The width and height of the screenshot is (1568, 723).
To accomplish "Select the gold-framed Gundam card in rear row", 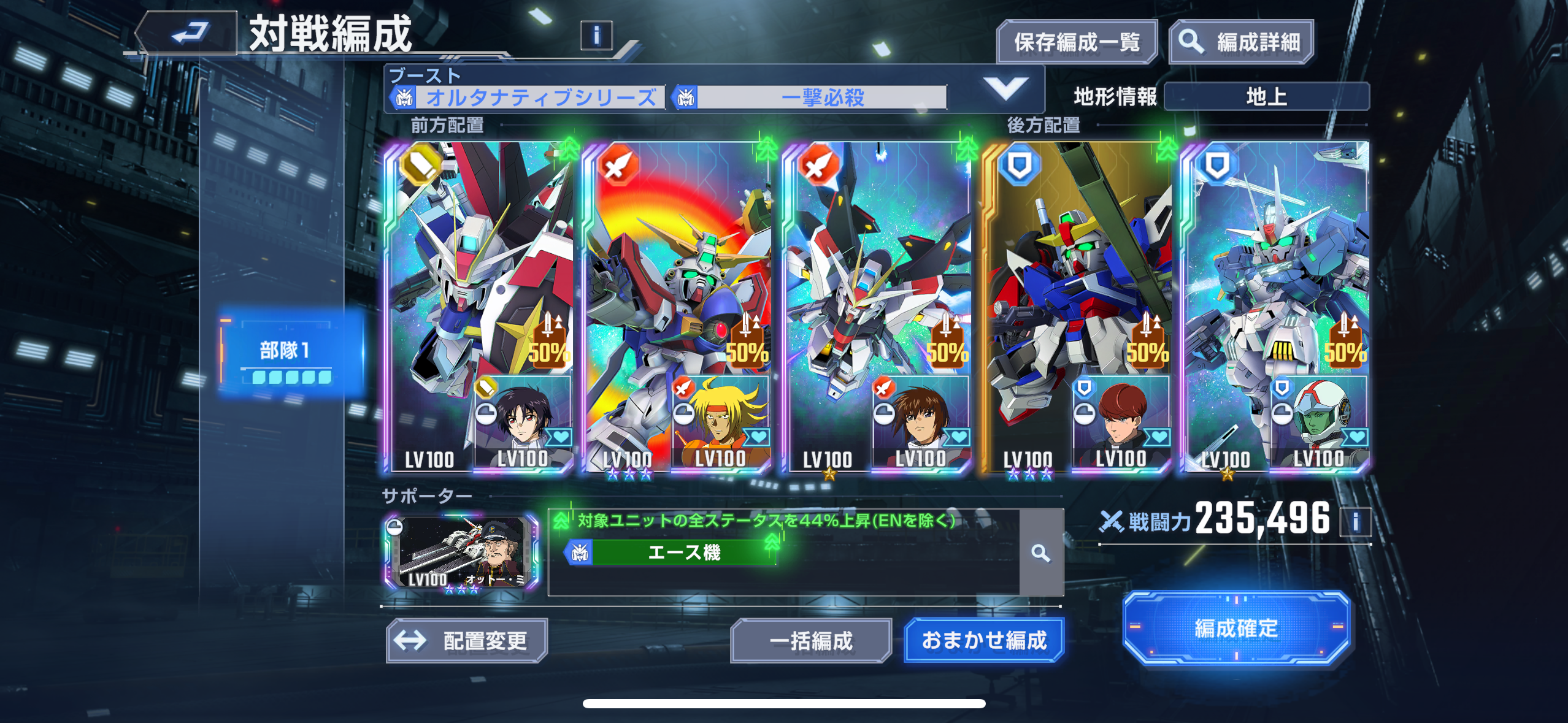I will pos(1076,276).
